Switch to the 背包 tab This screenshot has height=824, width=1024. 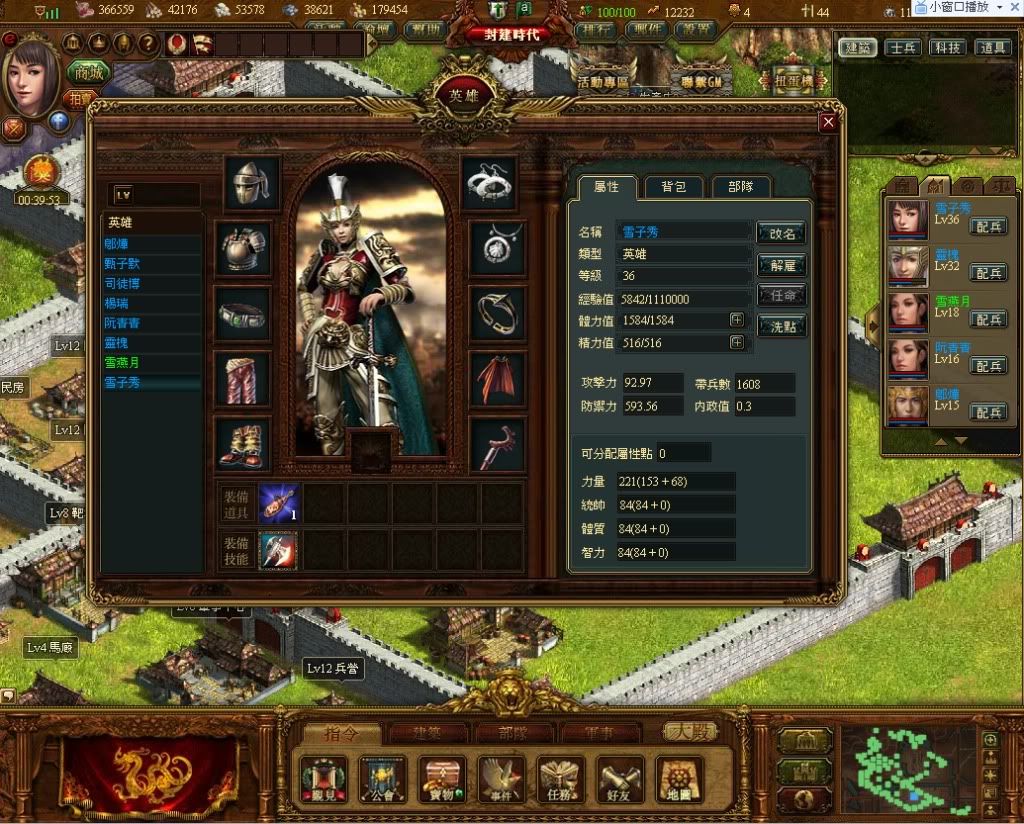(x=666, y=186)
